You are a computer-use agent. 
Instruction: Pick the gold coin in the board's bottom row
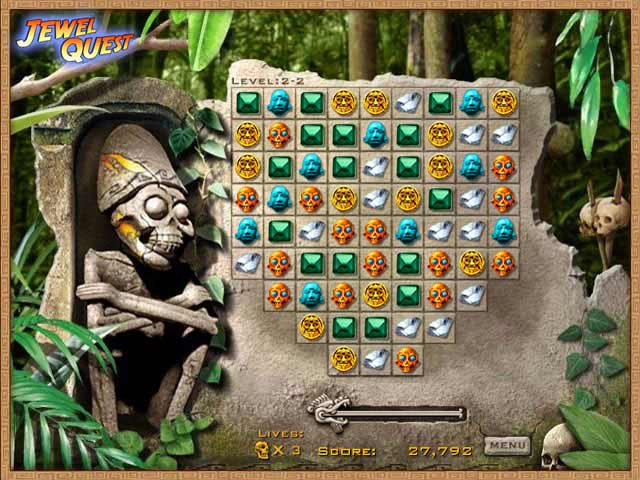click(344, 359)
